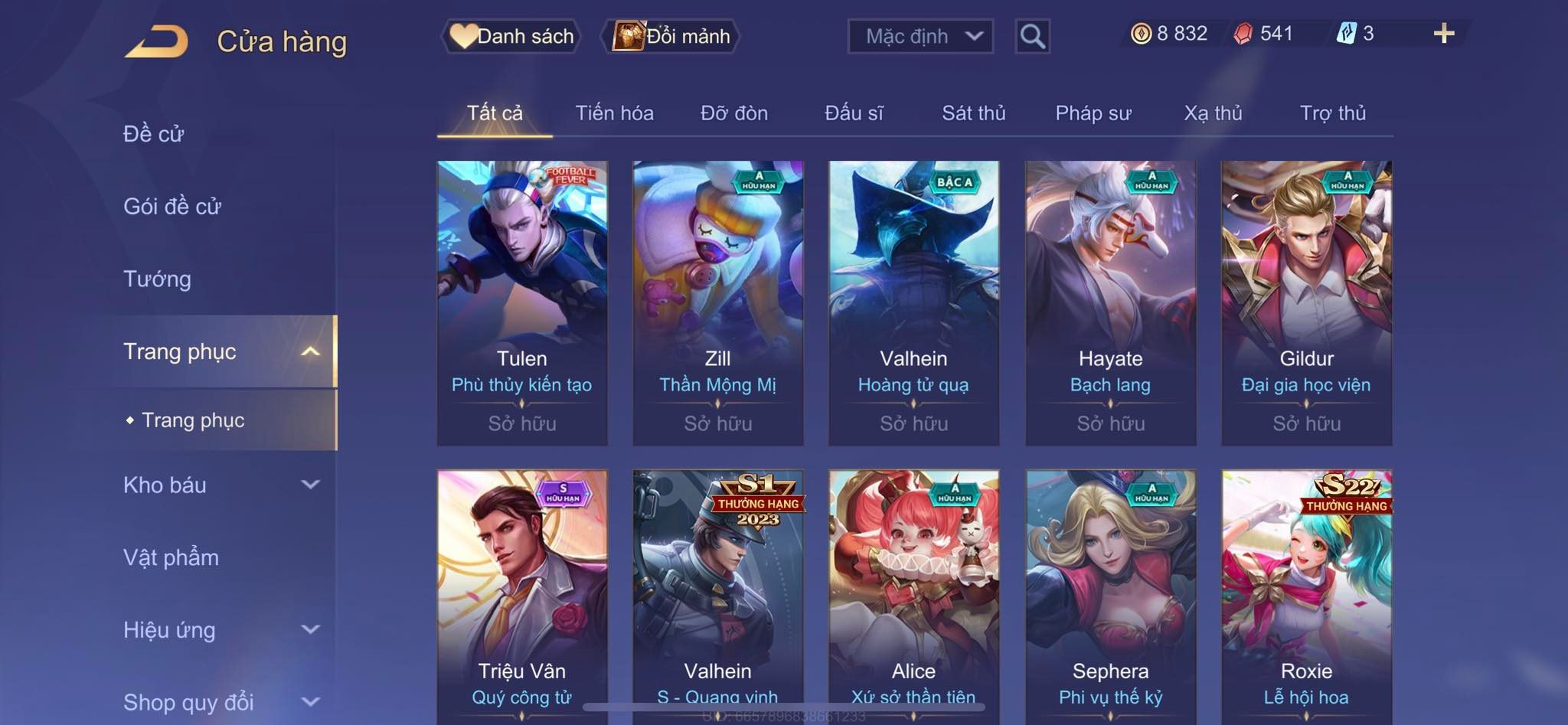Open the Đề cử shop section

(153, 134)
